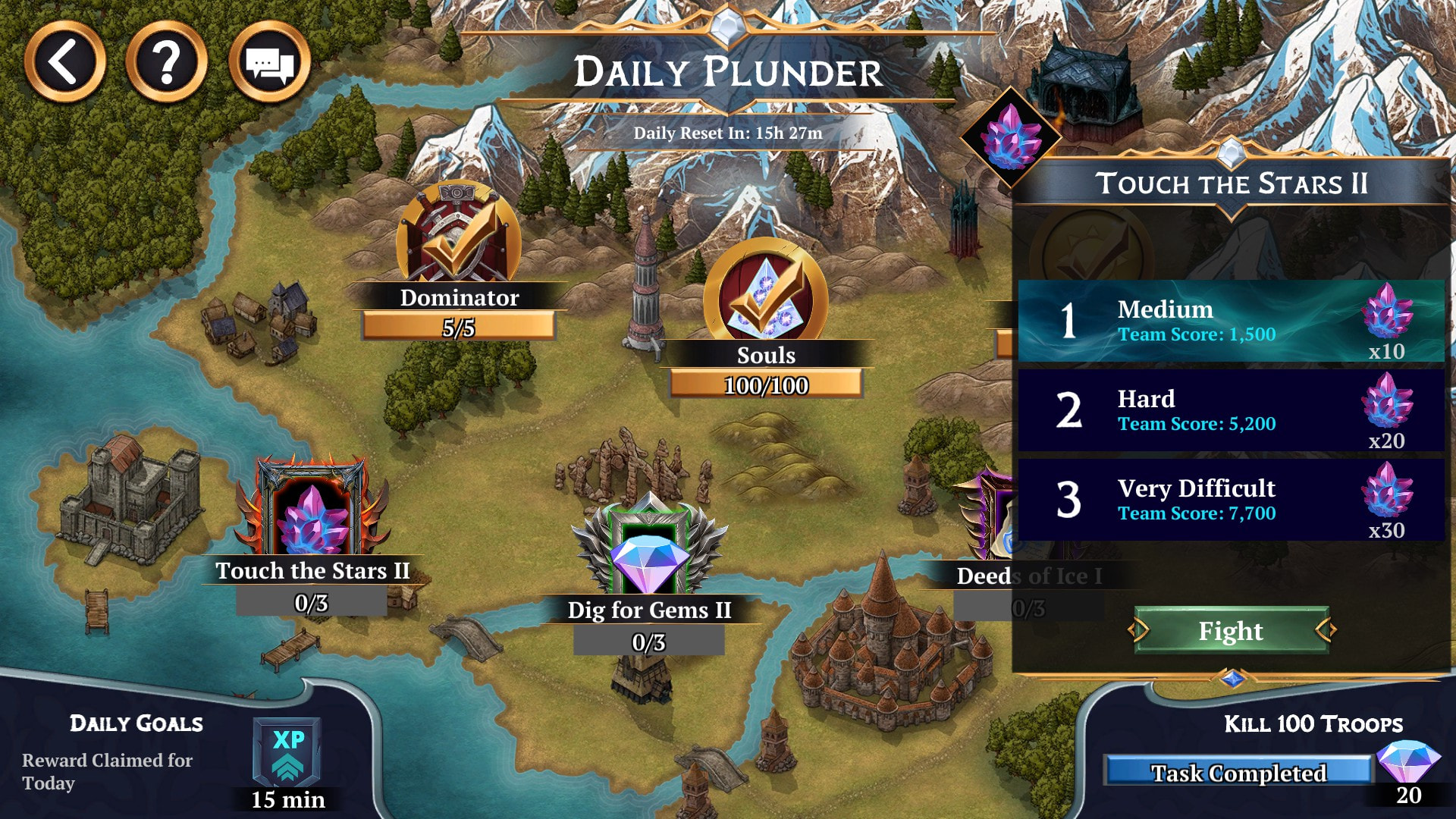The height and width of the screenshot is (819, 1456).
Task: Select the Medium difficulty row
Action: tap(1230, 321)
